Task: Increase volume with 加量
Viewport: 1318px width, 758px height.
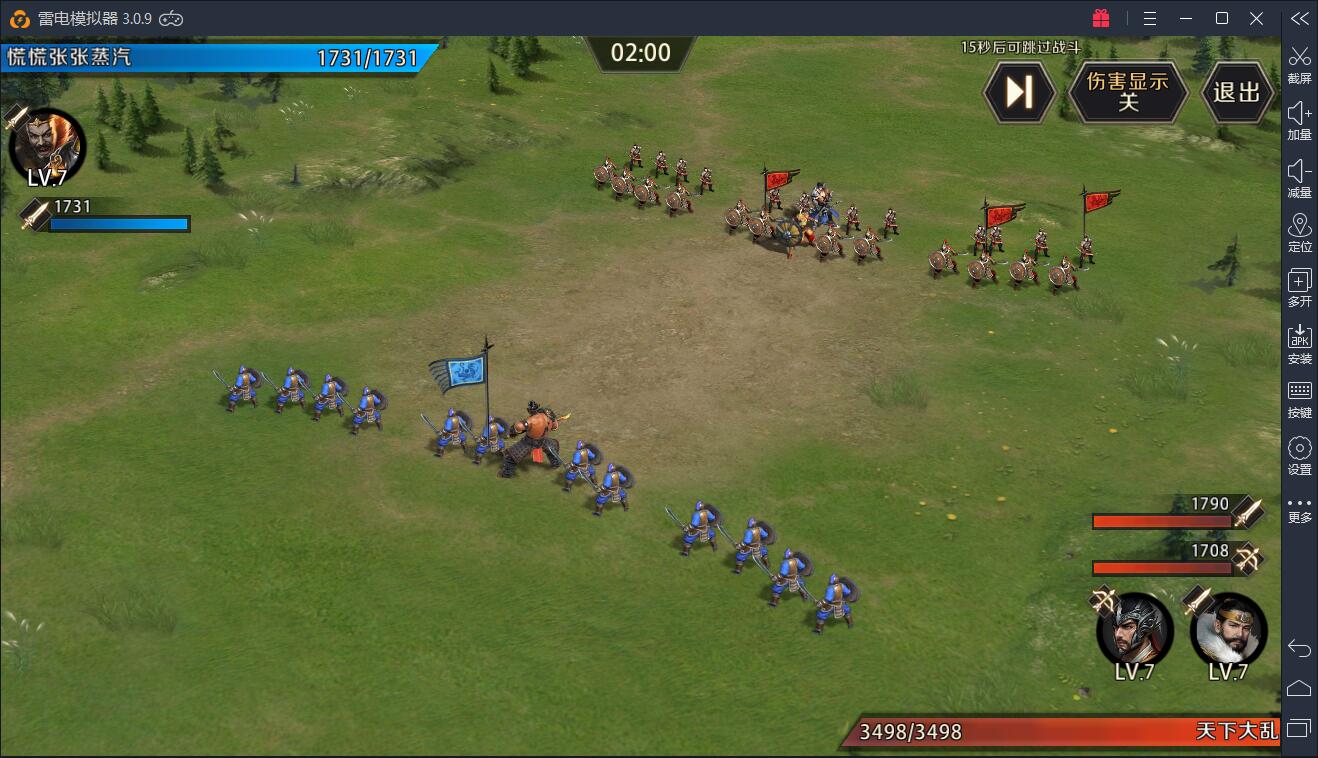Action: [x=1299, y=120]
